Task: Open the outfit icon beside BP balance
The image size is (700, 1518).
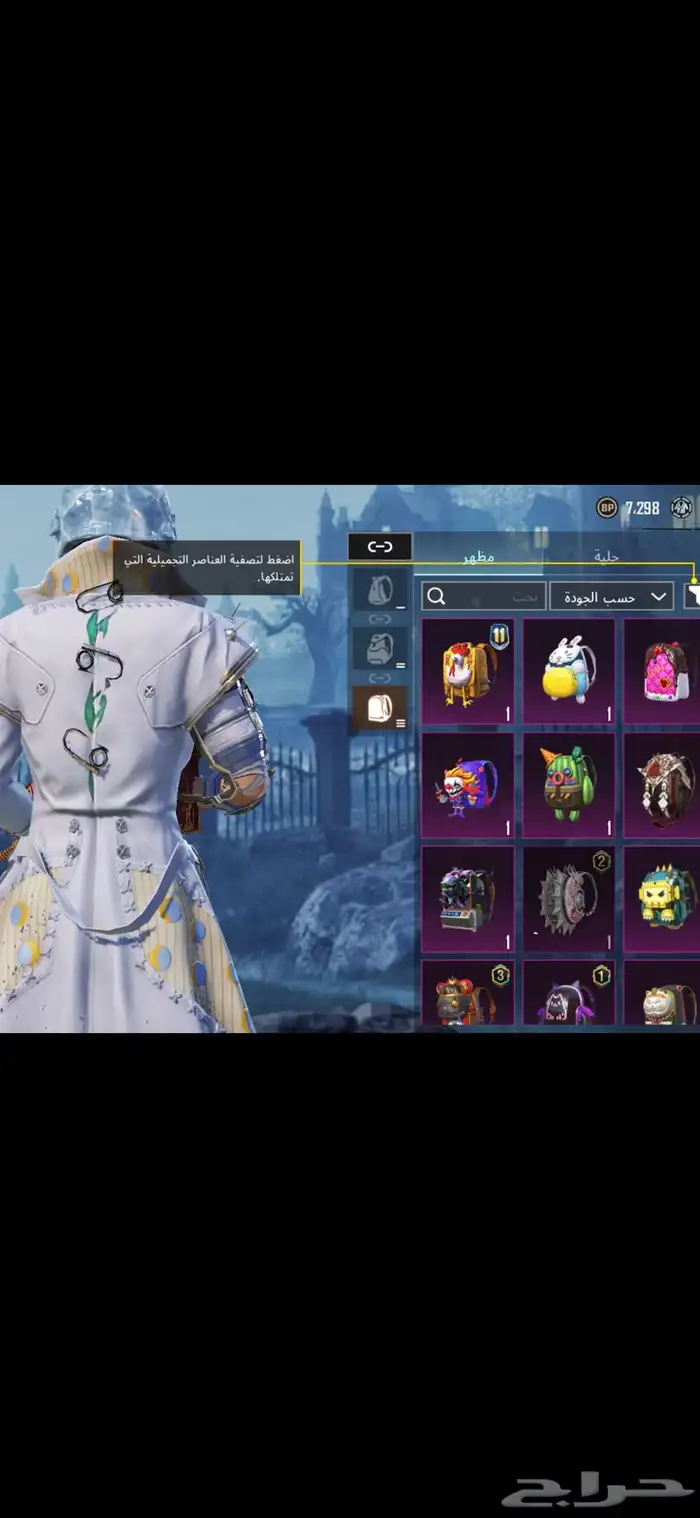Action: tap(682, 508)
